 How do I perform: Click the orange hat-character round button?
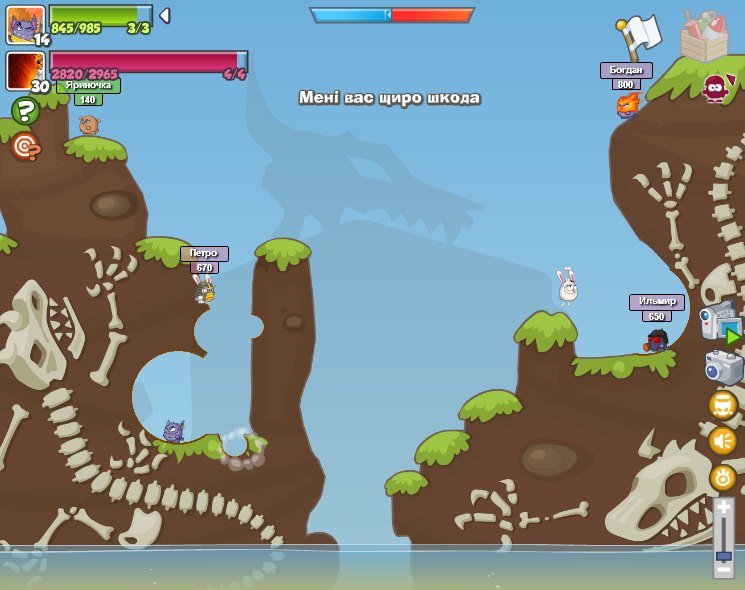coord(722,405)
